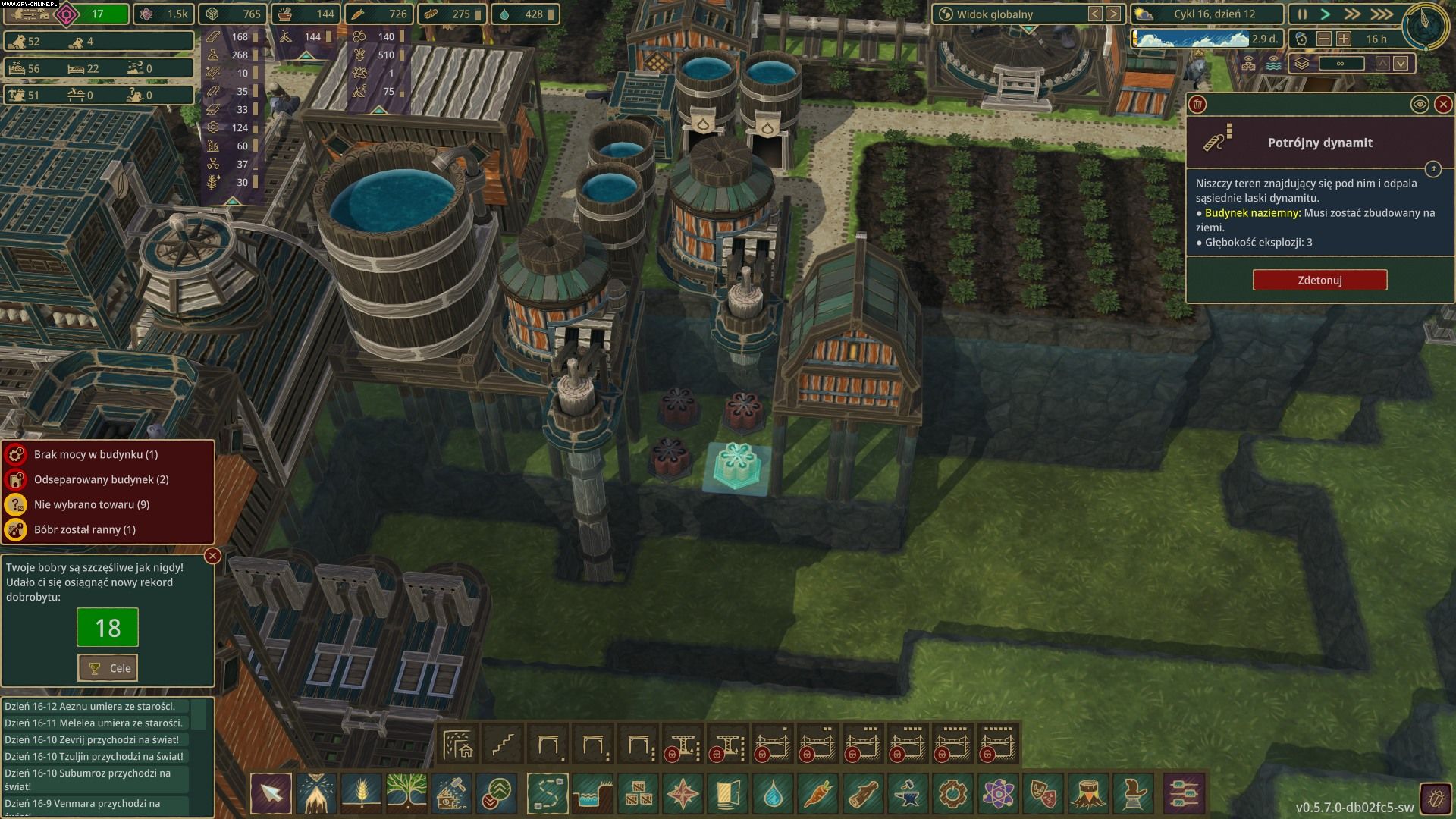Pause the game speed
This screenshot has height=819, width=1456.
[x=1302, y=14]
